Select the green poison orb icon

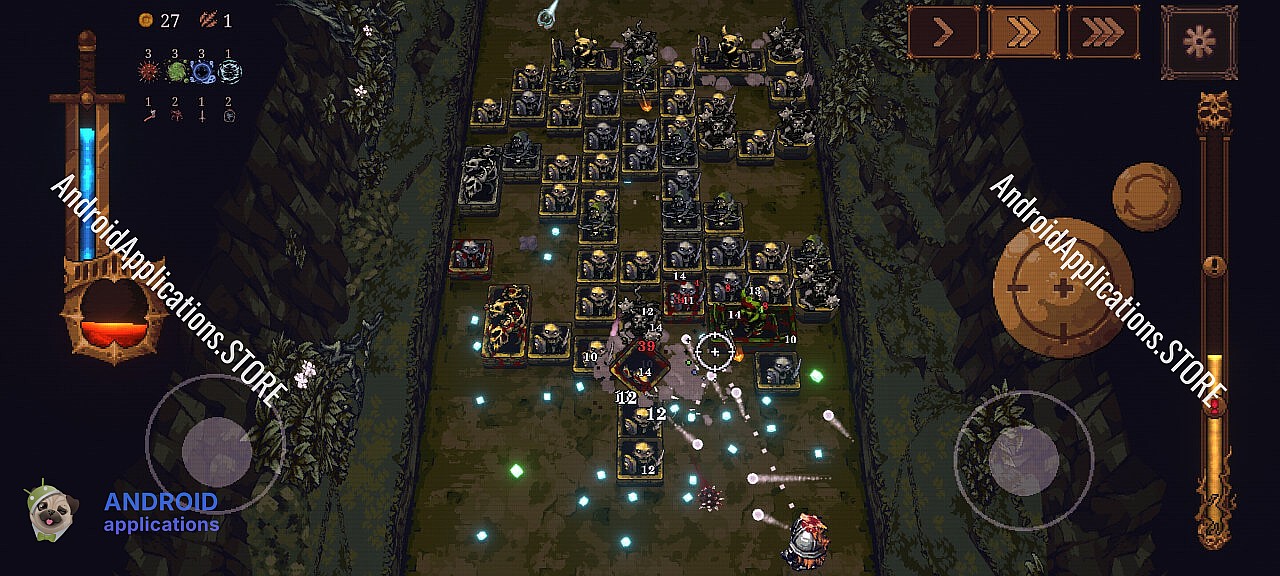coord(176,72)
